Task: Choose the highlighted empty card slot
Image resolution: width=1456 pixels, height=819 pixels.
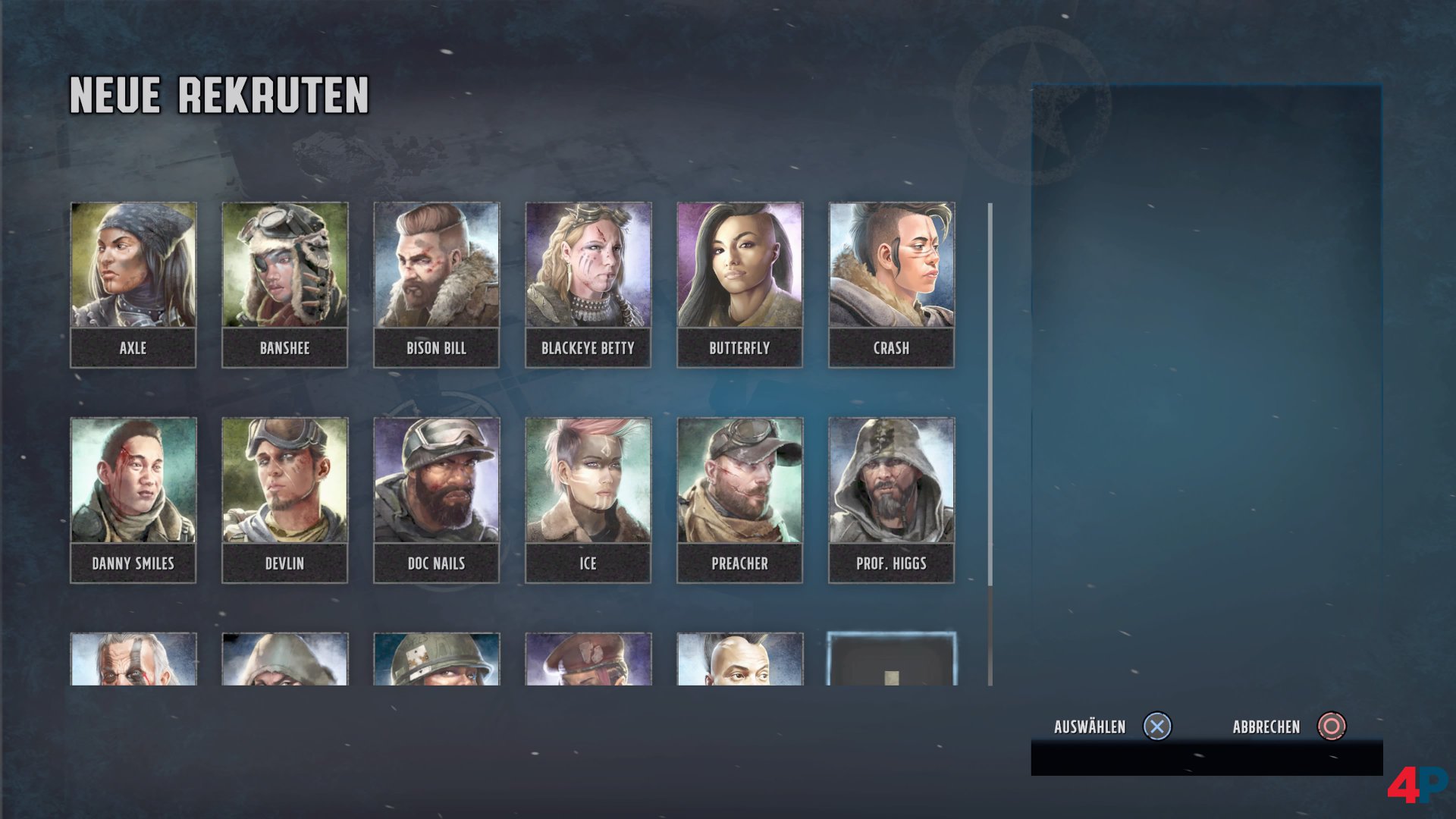Action: [x=891, y=660]
